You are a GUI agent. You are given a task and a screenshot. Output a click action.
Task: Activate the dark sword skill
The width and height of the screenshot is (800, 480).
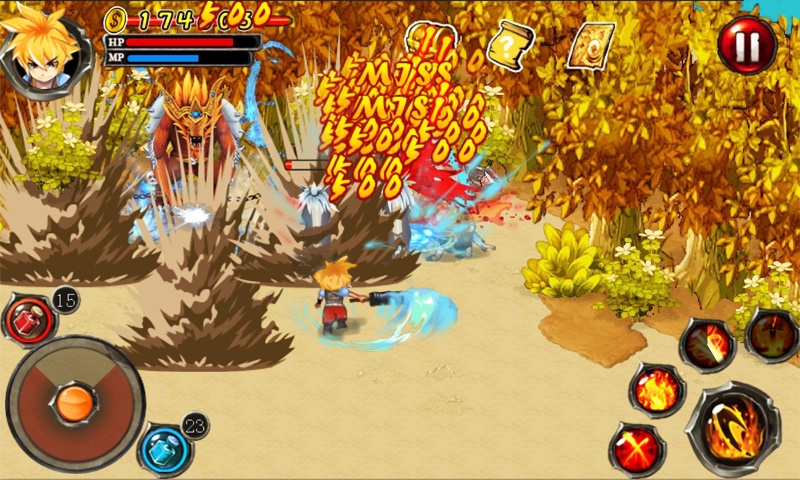(x=772, y=335)
